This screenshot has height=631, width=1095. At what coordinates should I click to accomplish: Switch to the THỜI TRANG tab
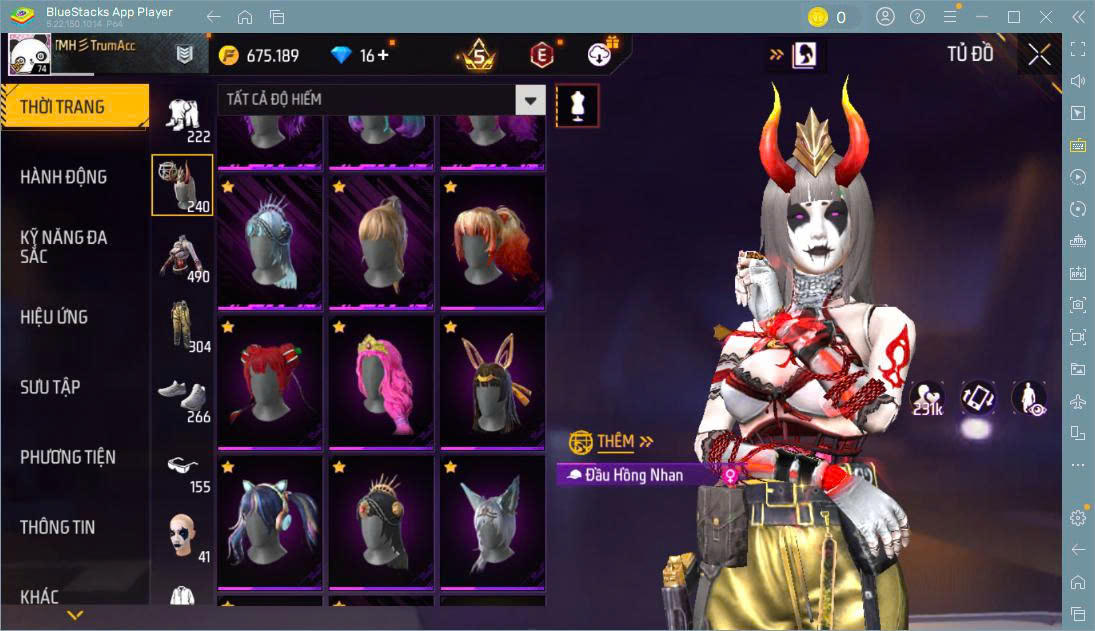73,107
